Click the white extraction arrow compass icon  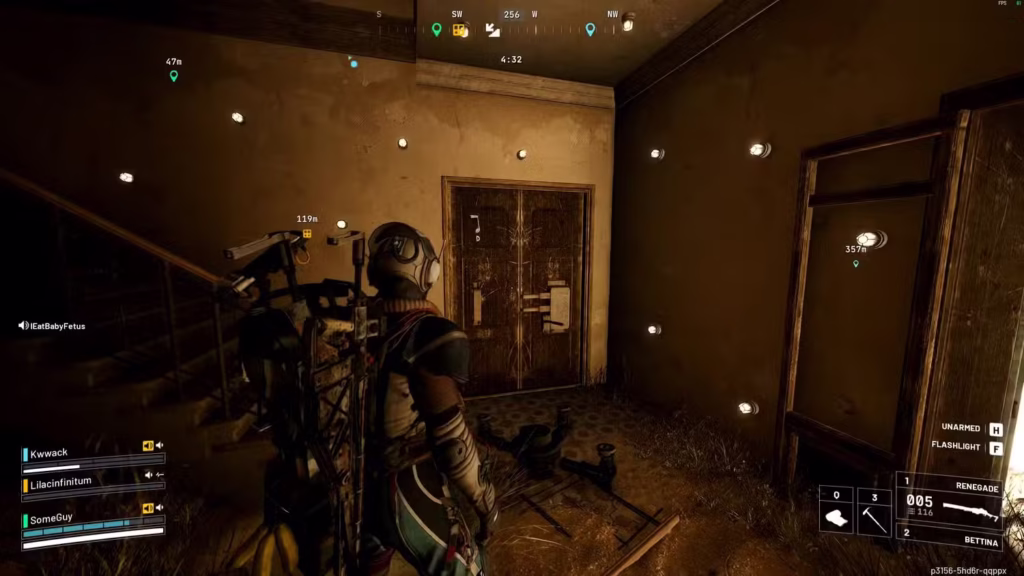493,30
